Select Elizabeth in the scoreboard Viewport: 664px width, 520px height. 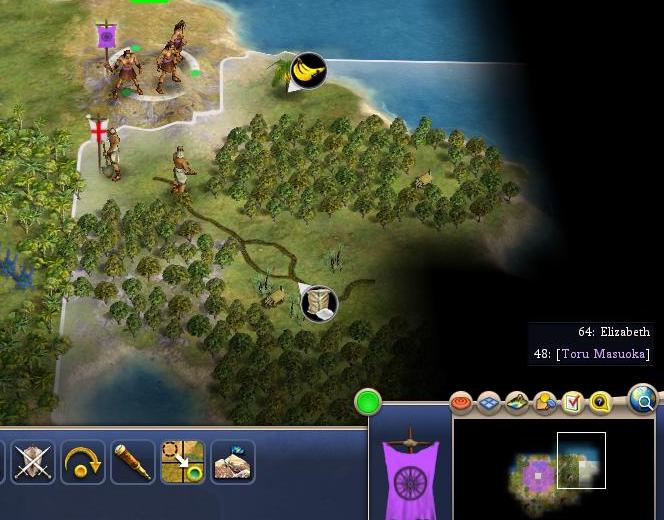[x=614, y=332]
